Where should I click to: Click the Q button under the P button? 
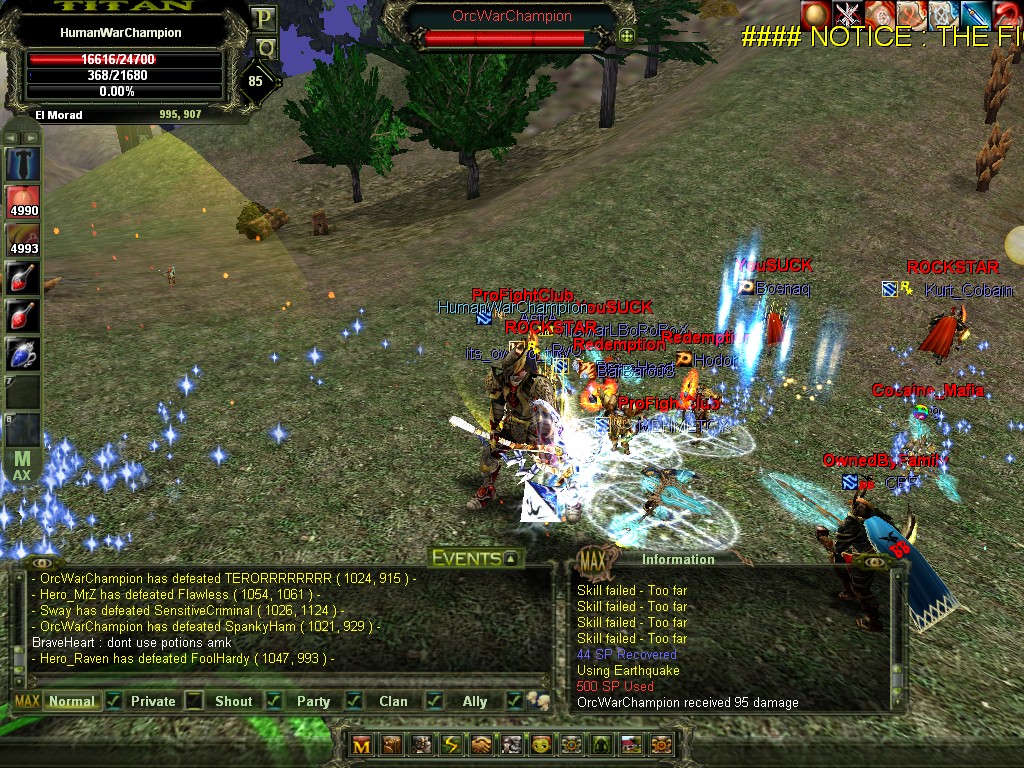[264, 47]
